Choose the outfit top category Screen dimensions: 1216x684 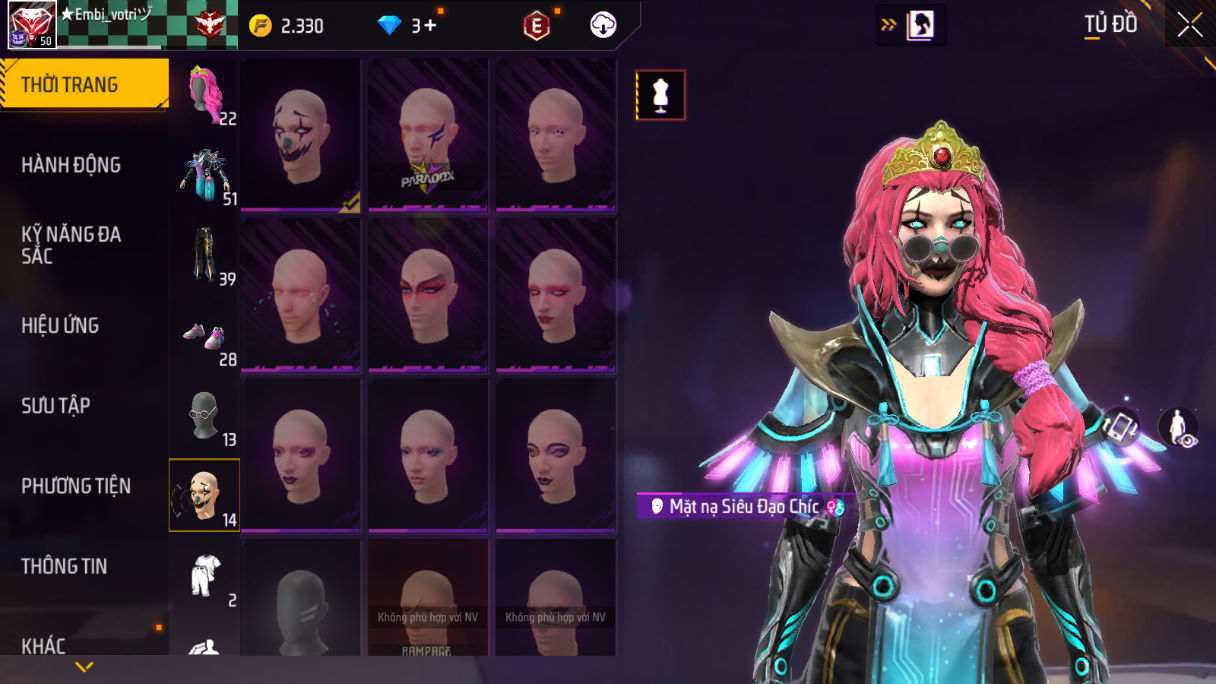205,174
